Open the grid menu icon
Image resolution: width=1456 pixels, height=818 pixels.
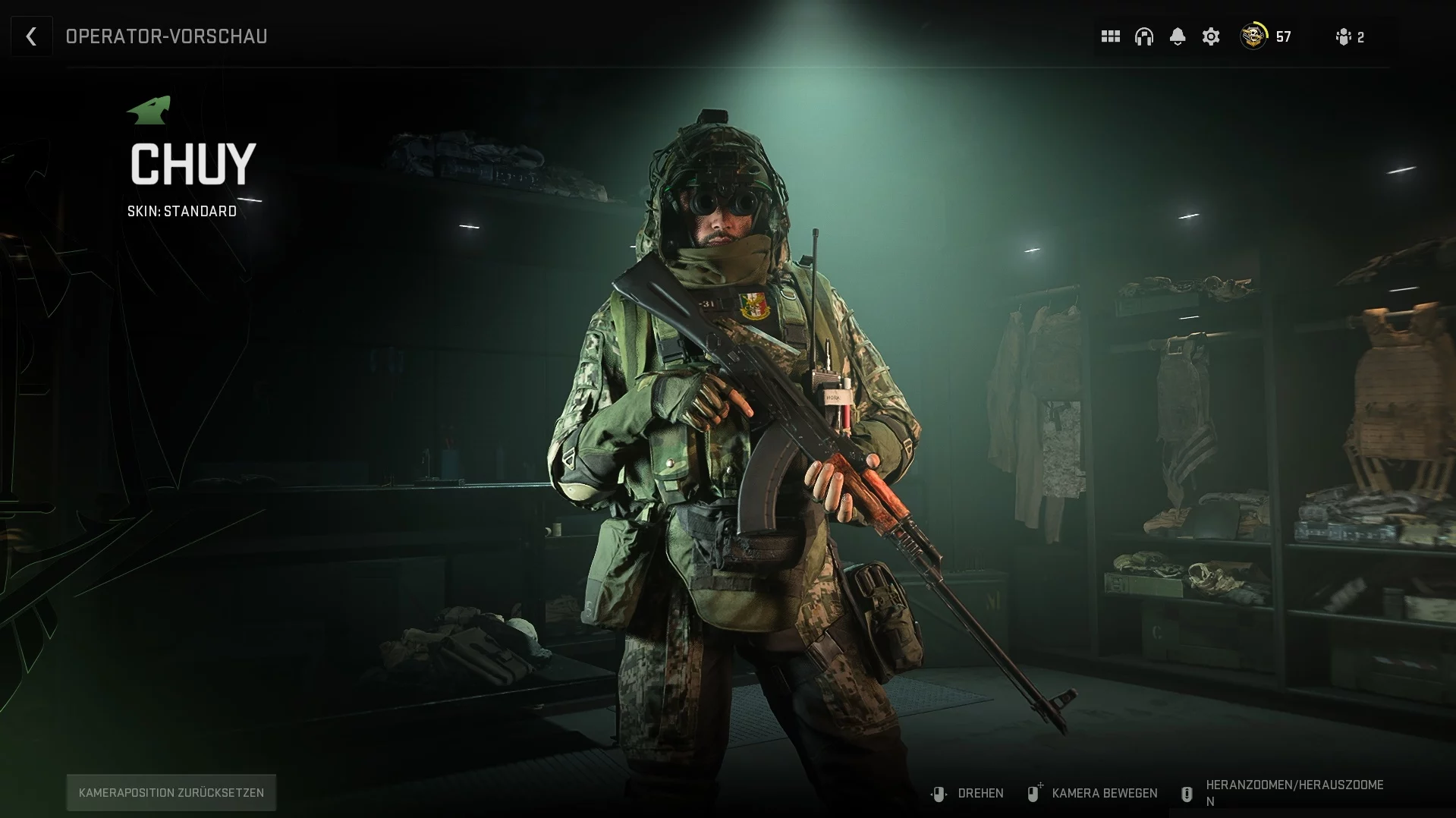(x=1110, y=36)
